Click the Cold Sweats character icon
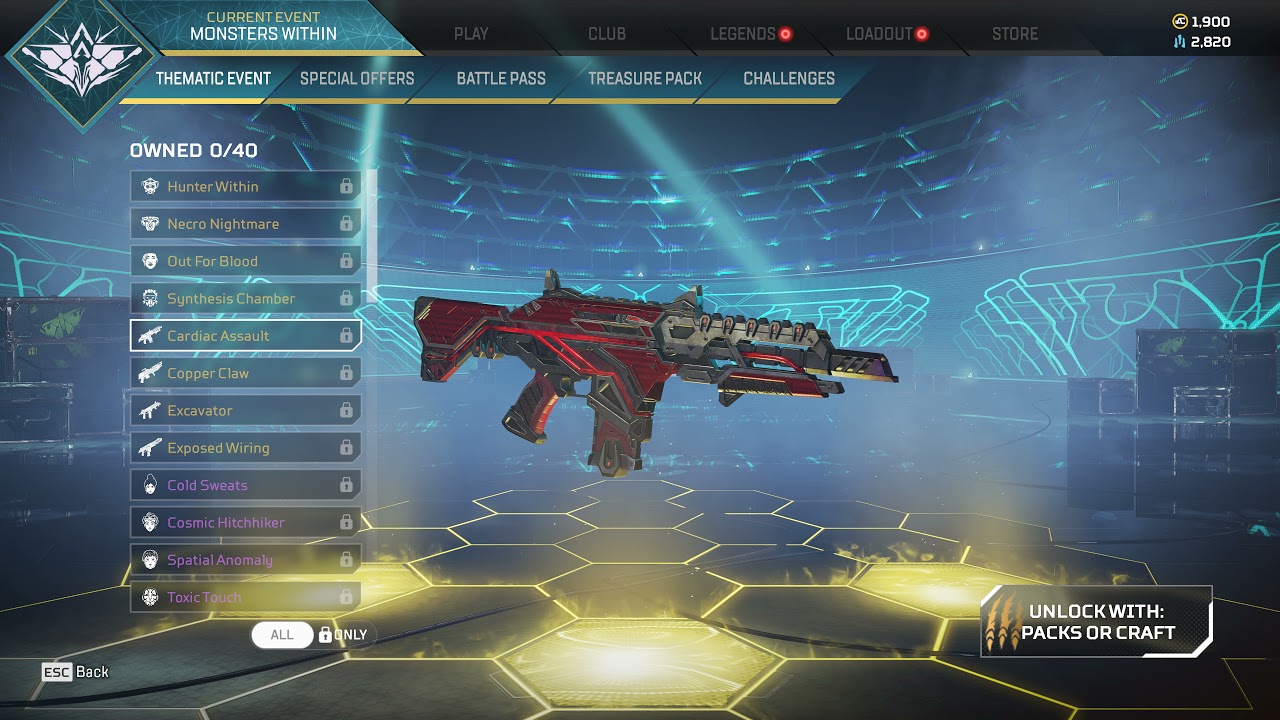The image size is (1280, 720). click(150, 485)
